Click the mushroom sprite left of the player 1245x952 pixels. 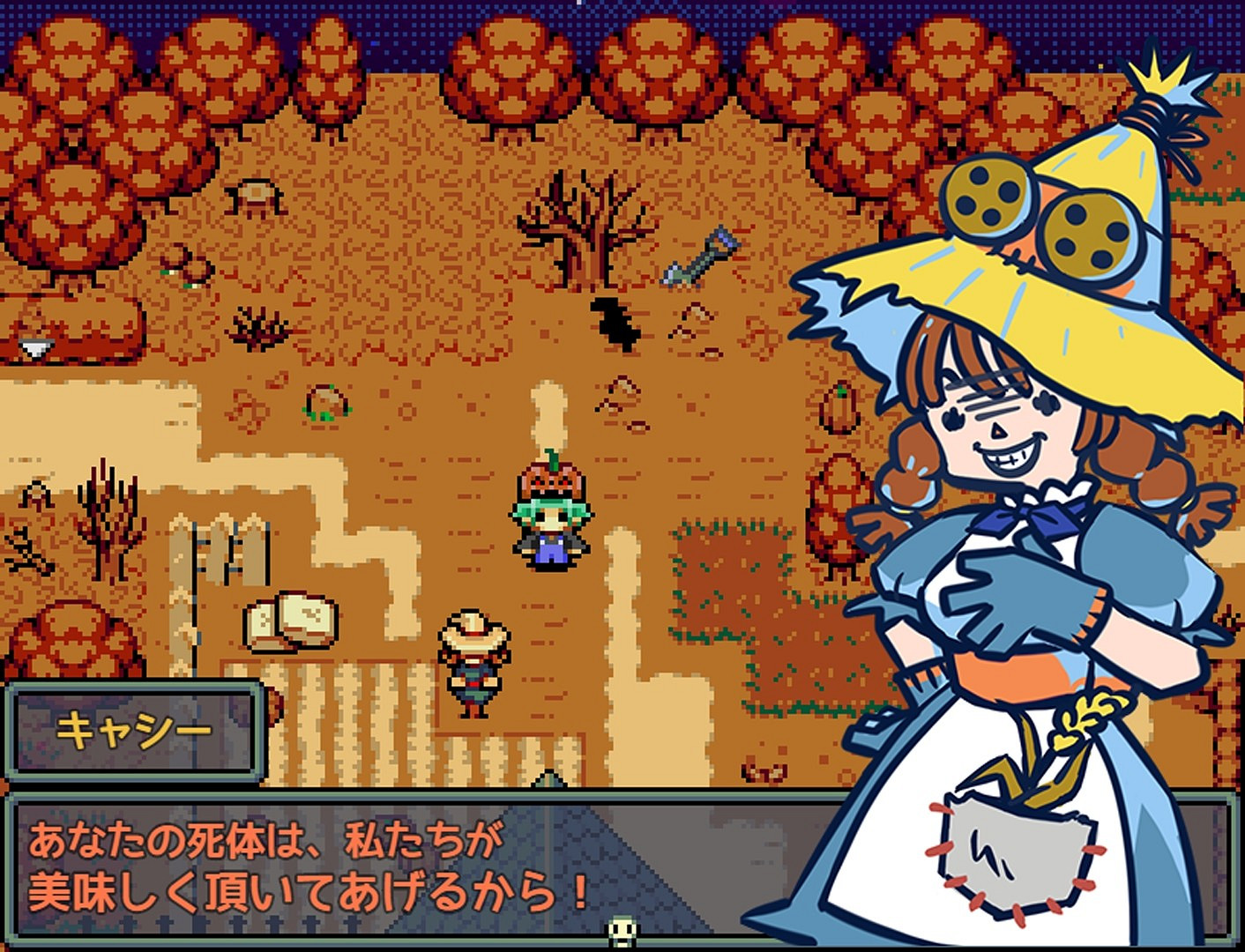point(326,401)
